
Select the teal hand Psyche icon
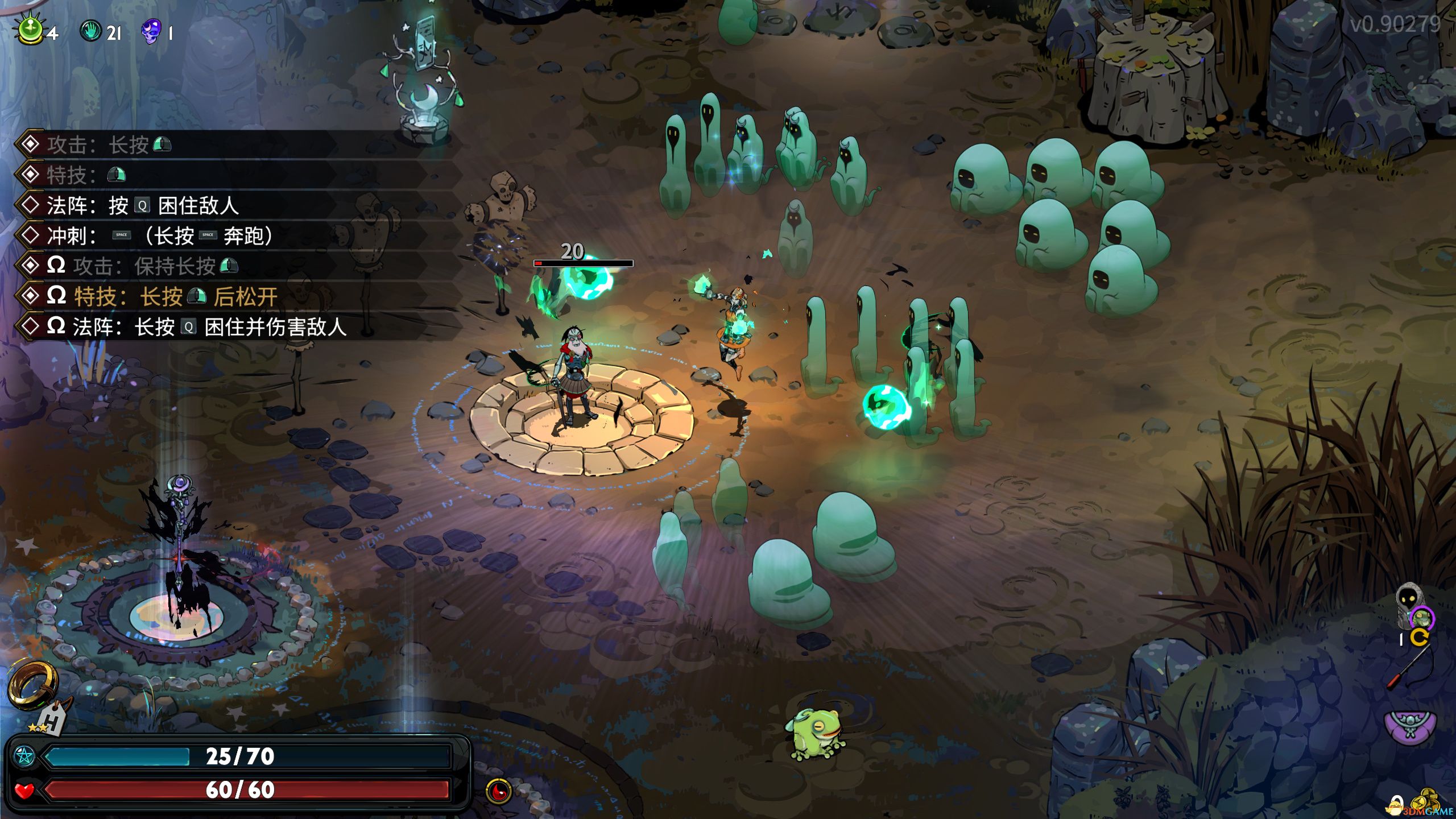[90, 31]
